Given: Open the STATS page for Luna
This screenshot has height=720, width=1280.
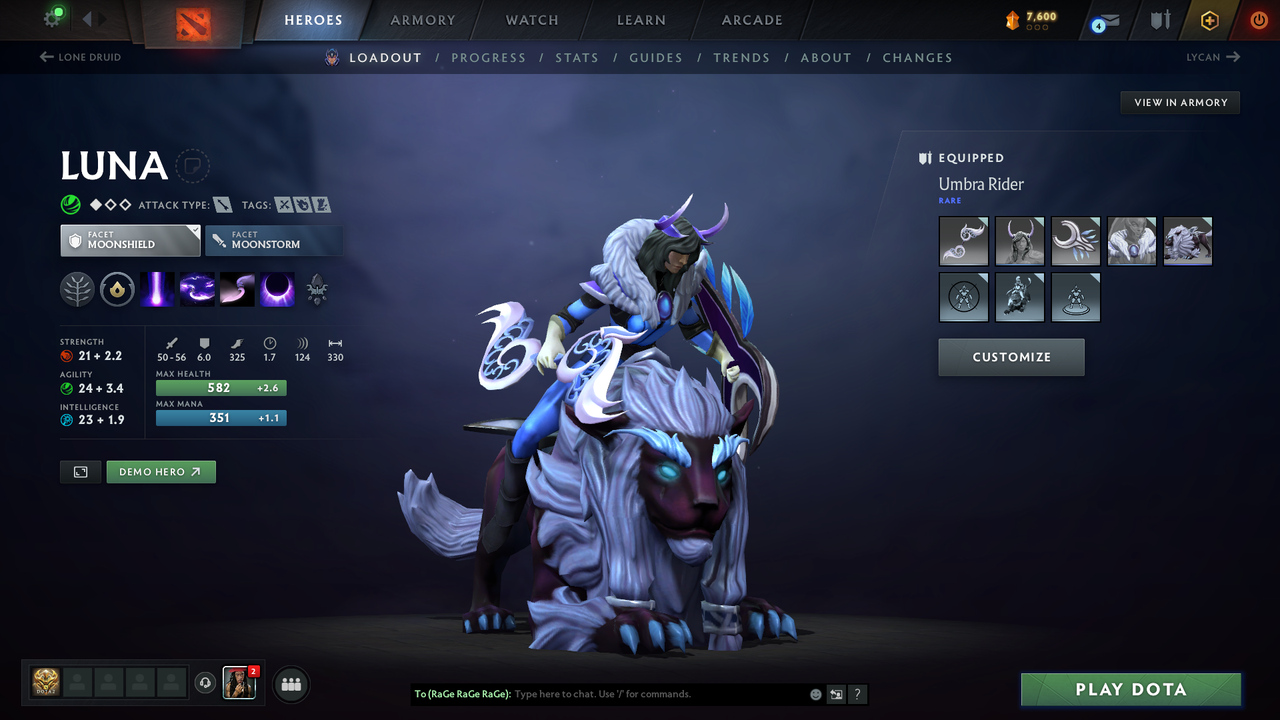Looking at the screenshot, I should pyautogui.click(x=577, y=57).
